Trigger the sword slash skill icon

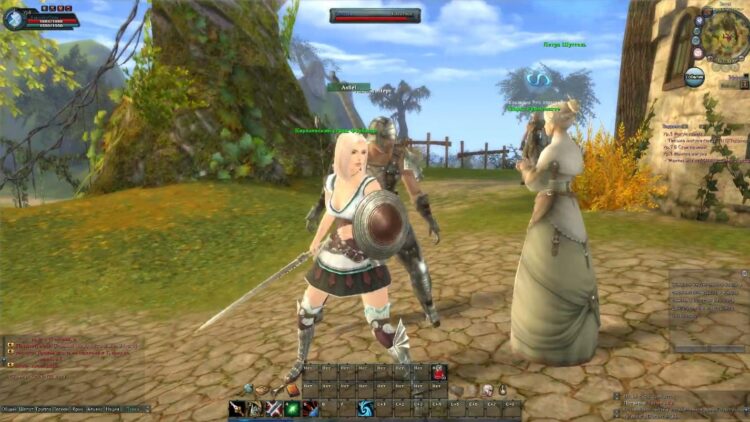click(x=237, y=408)
